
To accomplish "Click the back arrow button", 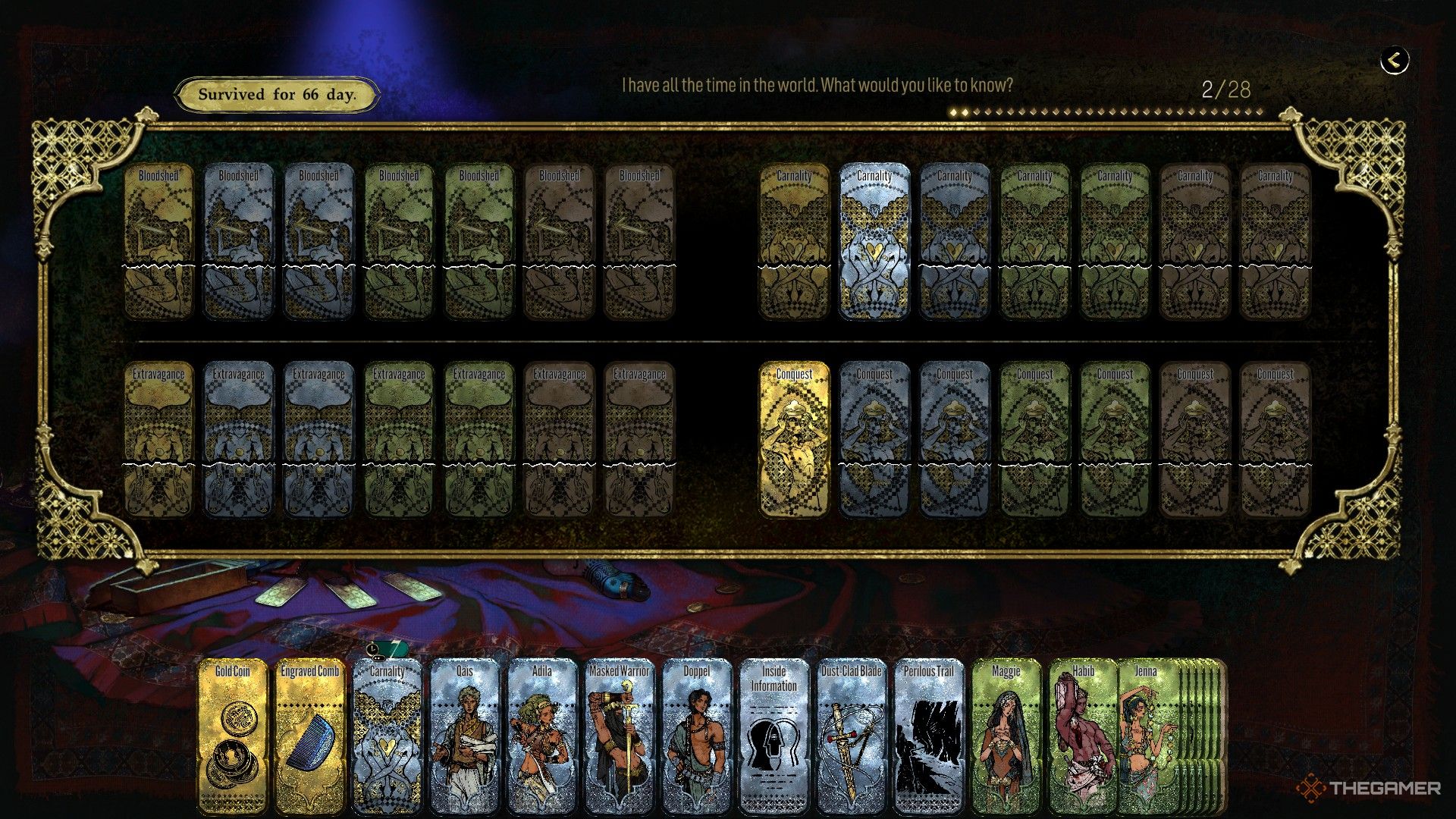I will click(x=1394, y=60).
